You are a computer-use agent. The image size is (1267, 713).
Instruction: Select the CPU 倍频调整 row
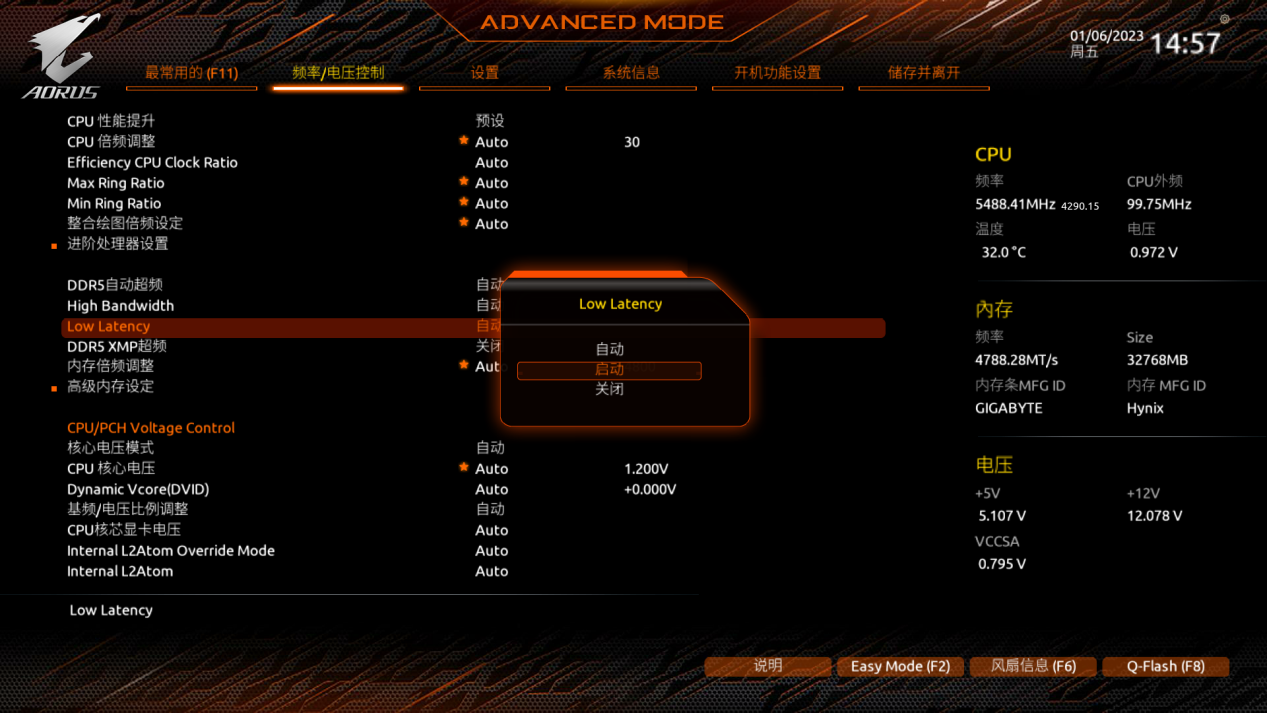tap(111, 142)
